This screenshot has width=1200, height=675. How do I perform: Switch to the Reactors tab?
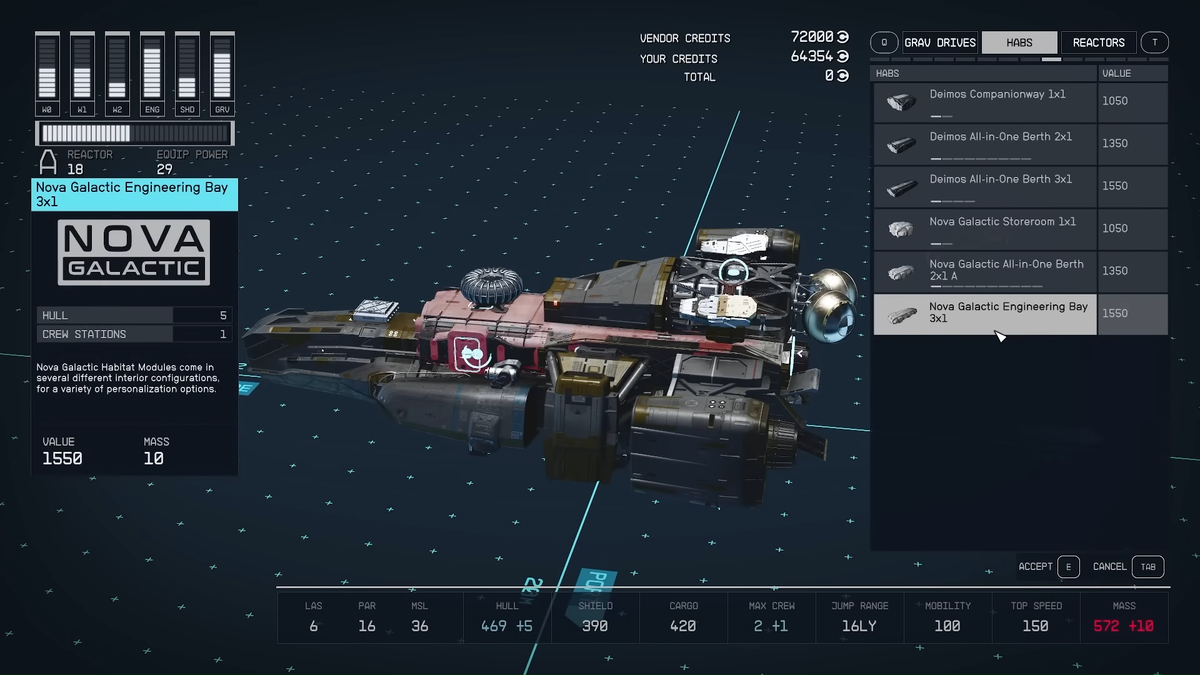pos(1098,43)
